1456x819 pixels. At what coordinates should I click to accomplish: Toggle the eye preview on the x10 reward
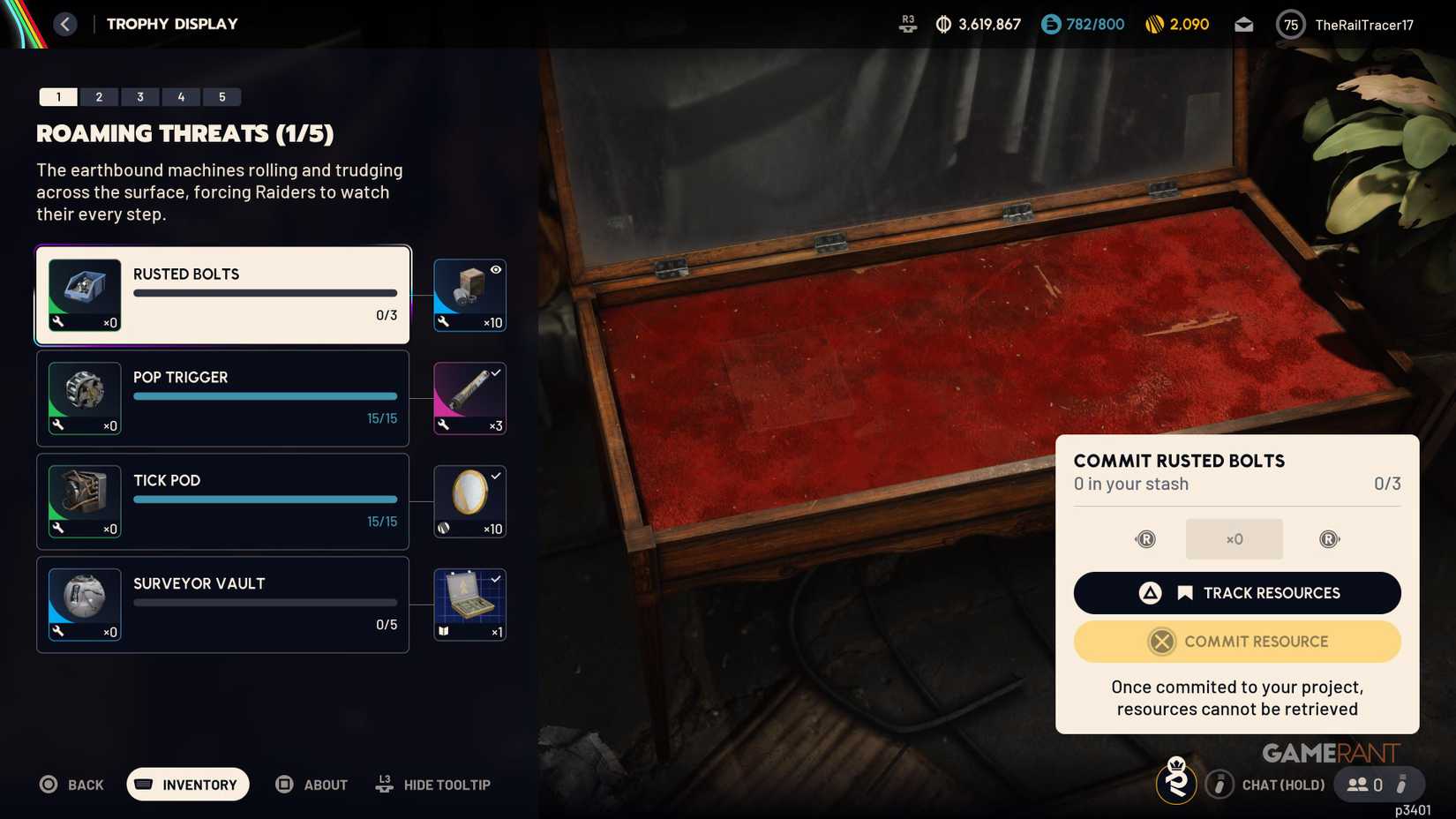495,269
